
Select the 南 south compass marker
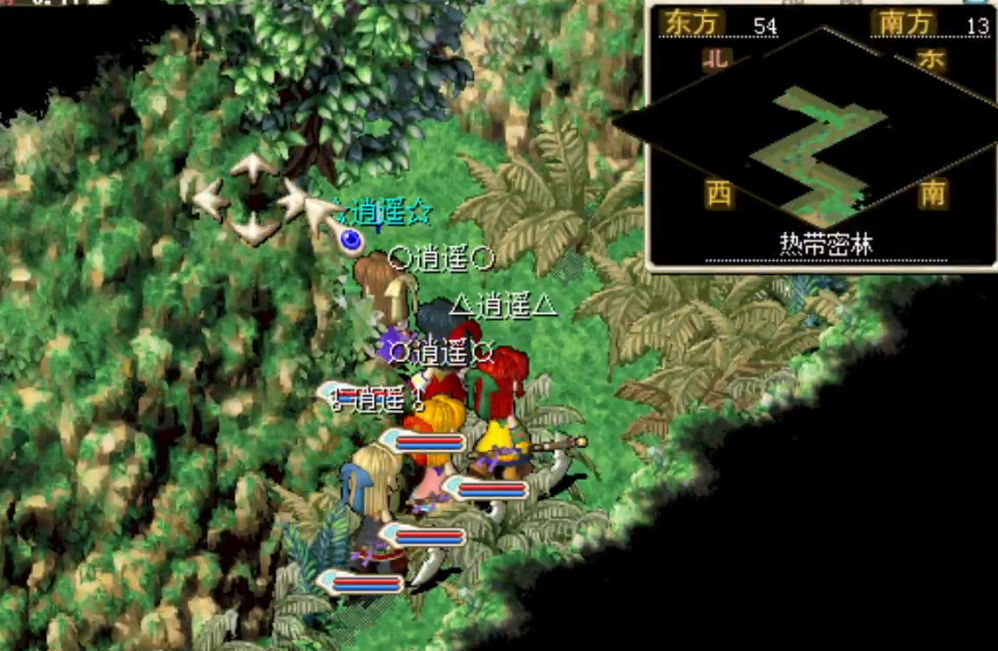click(x=932, y=193)
